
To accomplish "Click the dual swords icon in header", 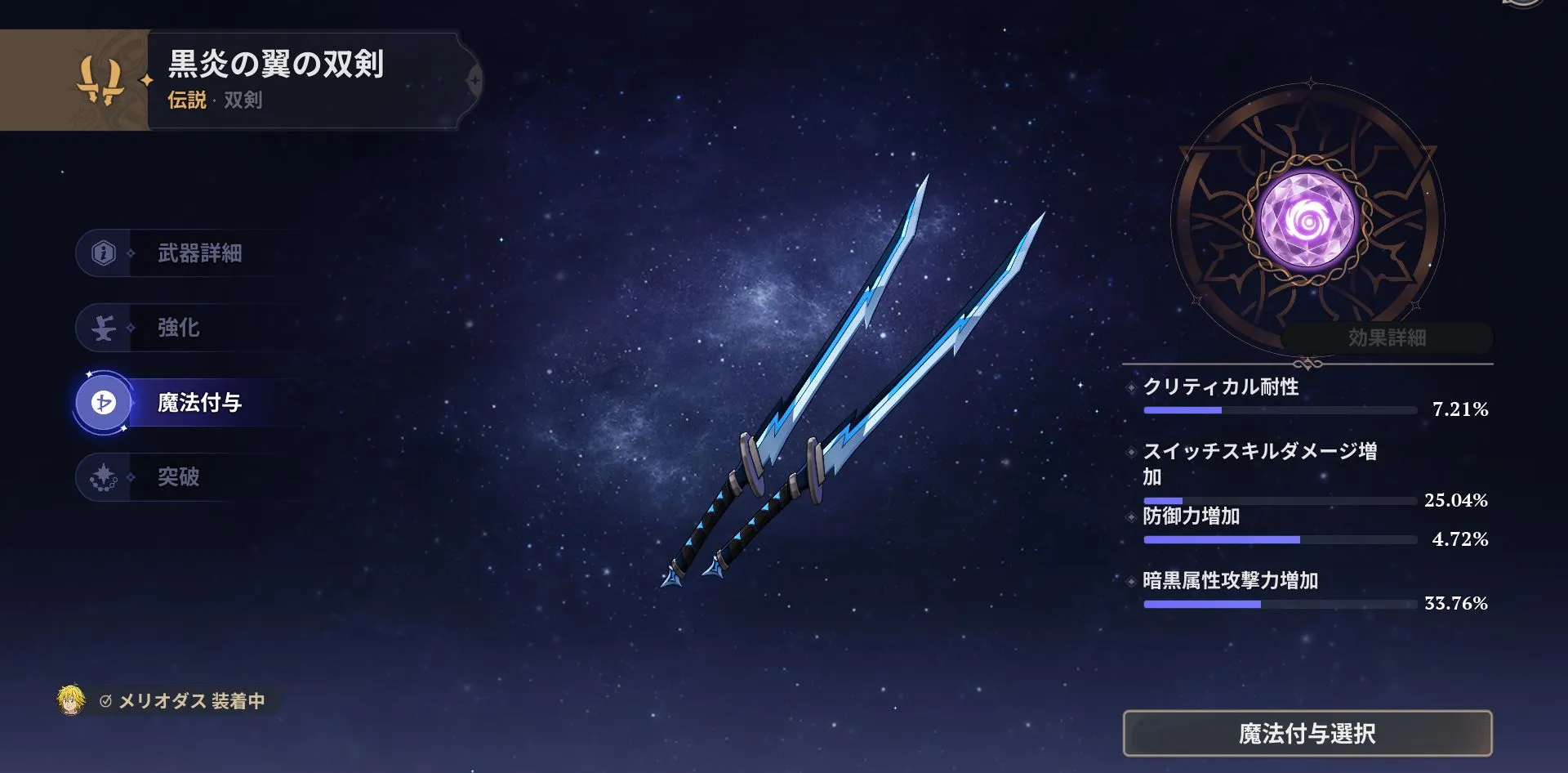I will tap(100, 80).
